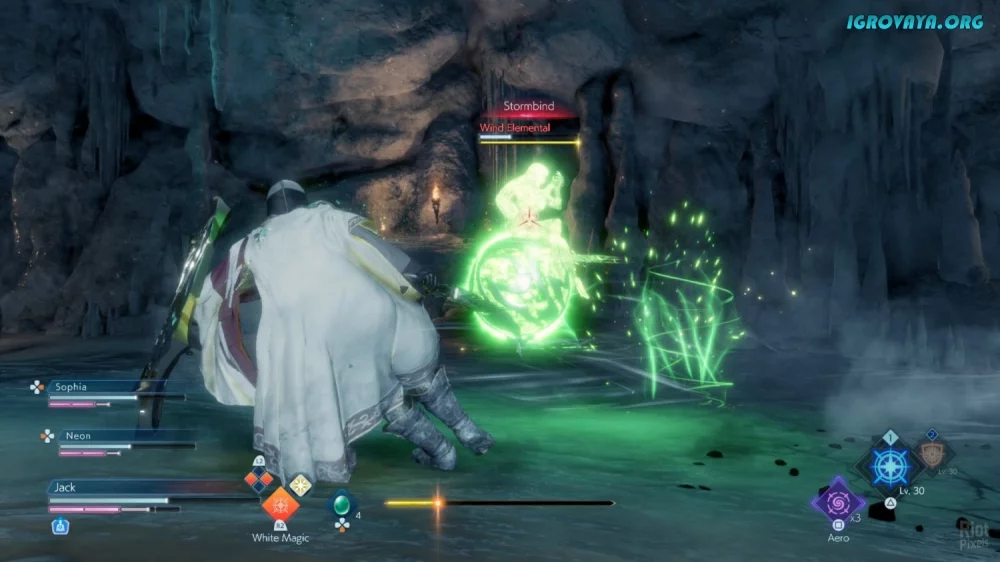Select party member Neon's name plate
1000x562 pixels.
(x=90, y=436)
